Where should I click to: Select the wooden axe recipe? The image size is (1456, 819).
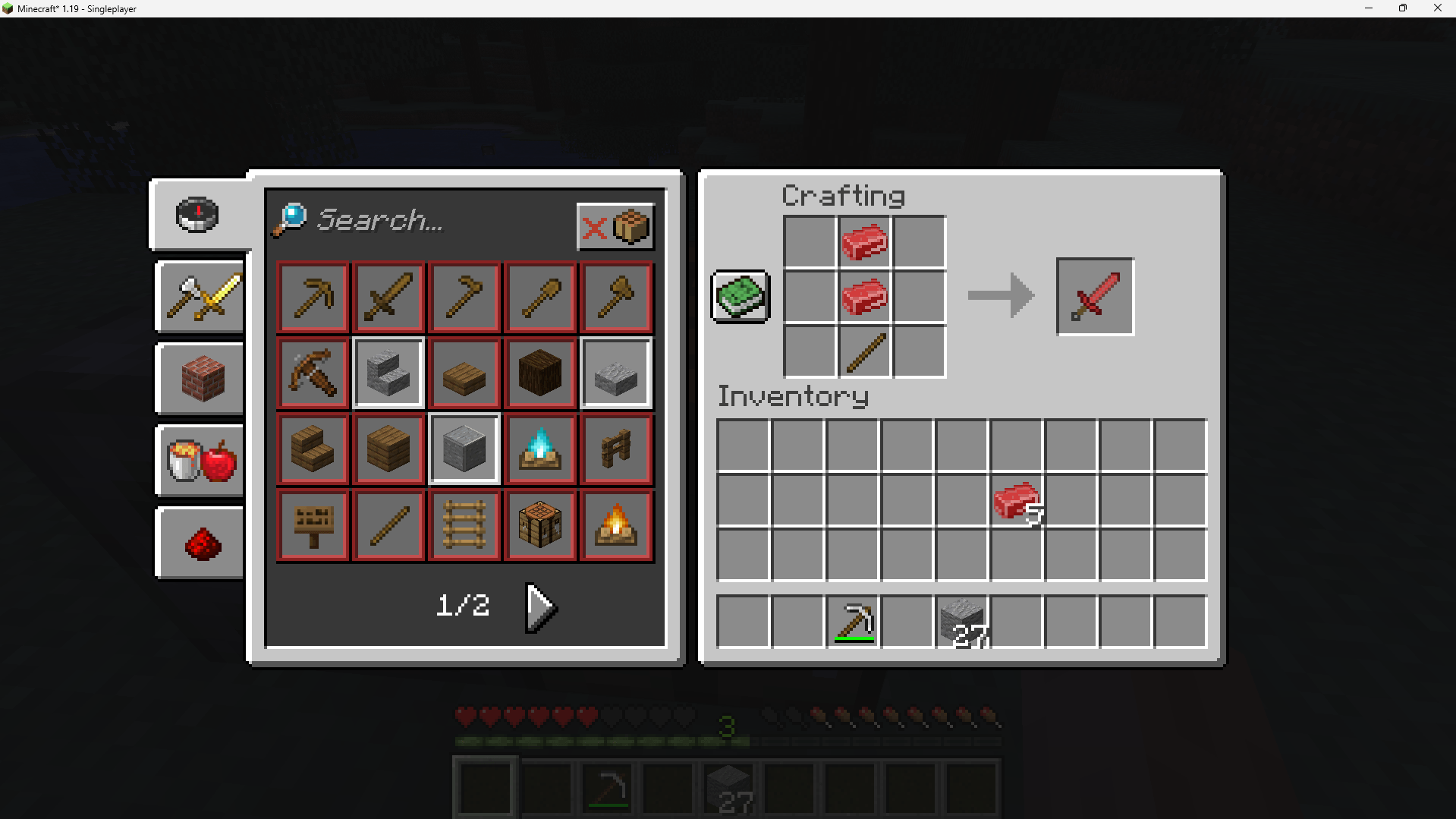pyautogui.click(x=615, y=297)
